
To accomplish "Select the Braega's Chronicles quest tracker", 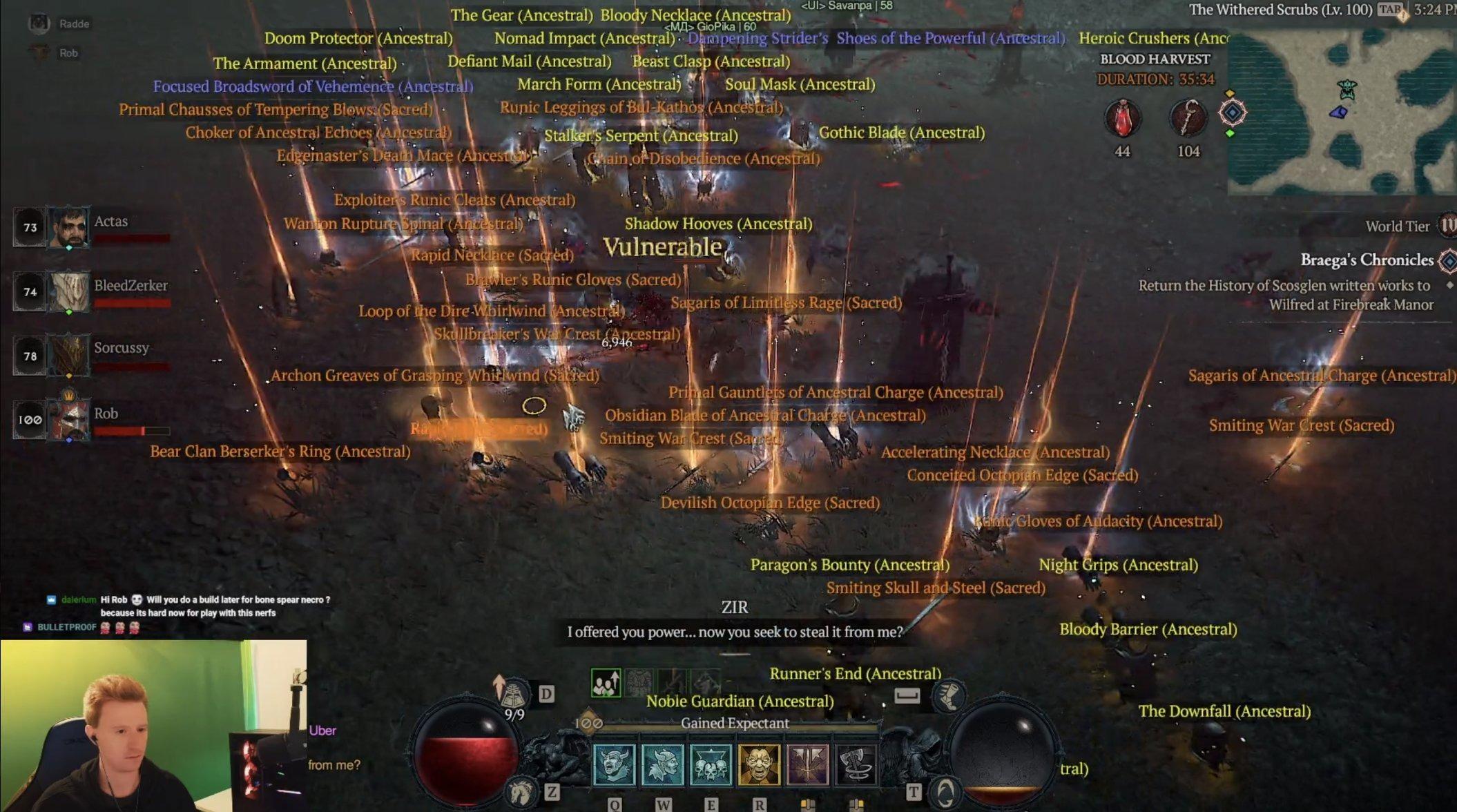I will (x=1367, y=260).
